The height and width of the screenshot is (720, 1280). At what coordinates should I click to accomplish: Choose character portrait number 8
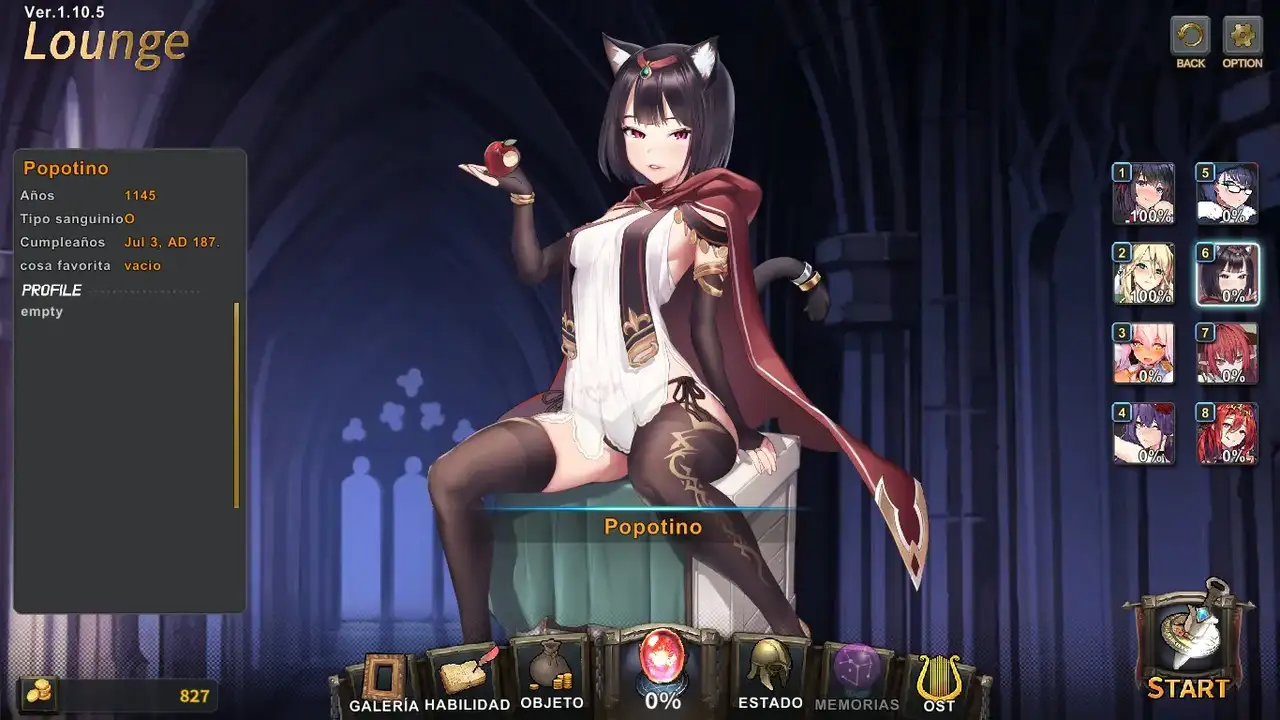pyautogui.click(x=1227, y=434)
